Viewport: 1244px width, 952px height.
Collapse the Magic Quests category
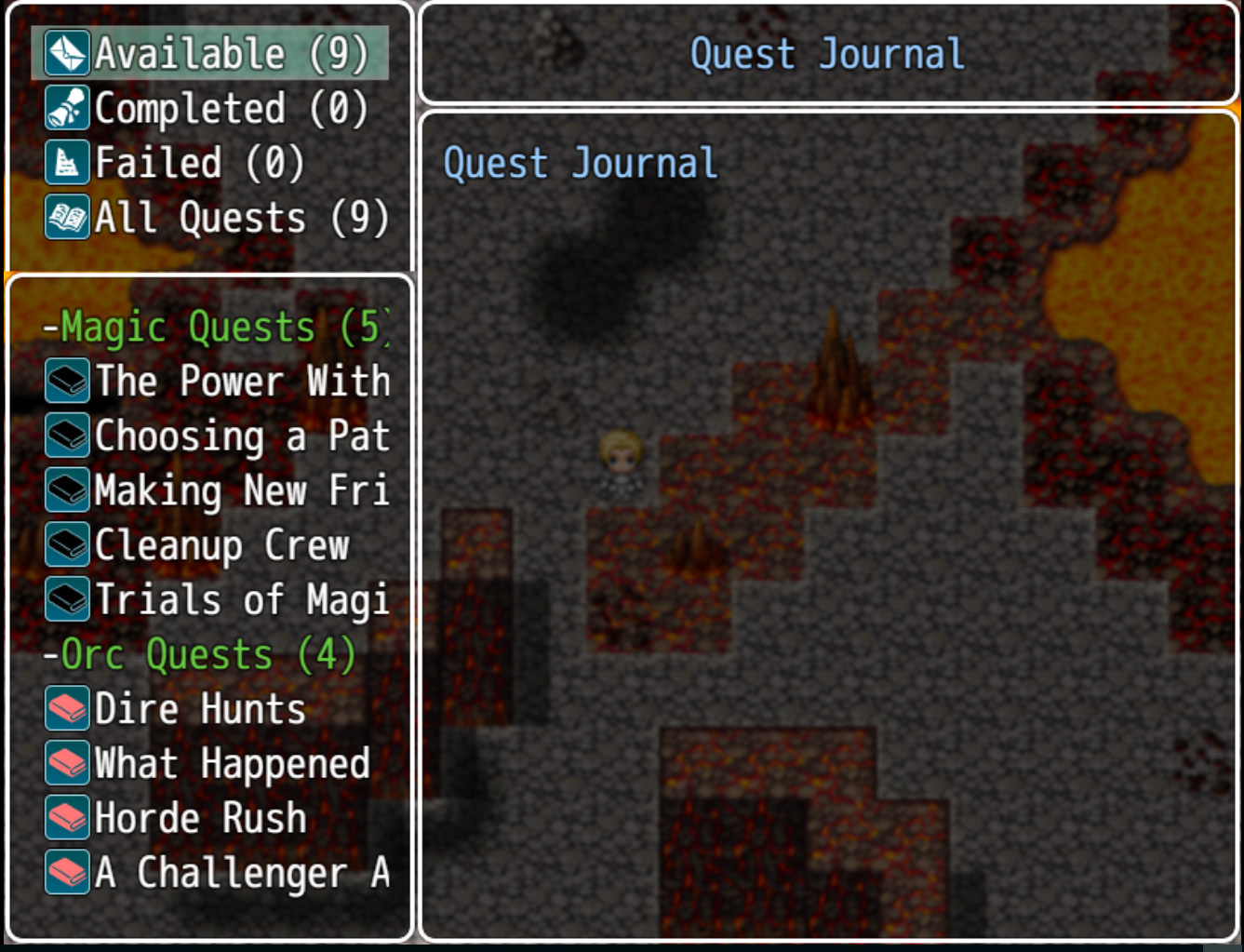tap(214, 328)
